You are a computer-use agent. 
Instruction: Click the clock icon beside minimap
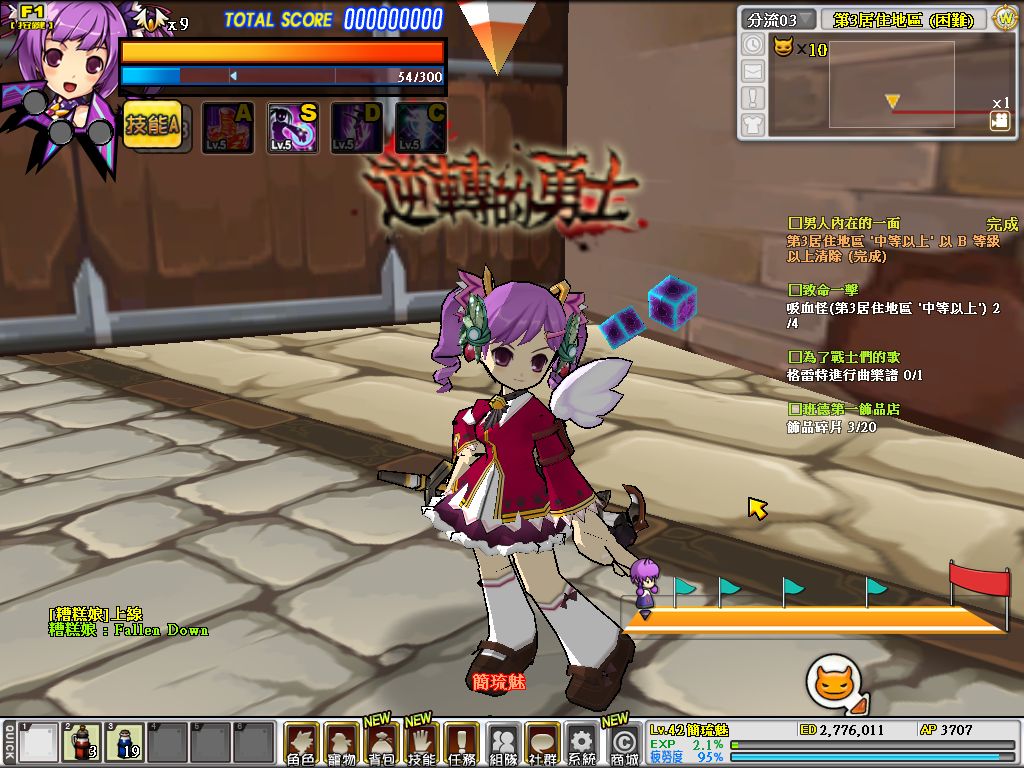pyautogui.click(x=752, y=45)
